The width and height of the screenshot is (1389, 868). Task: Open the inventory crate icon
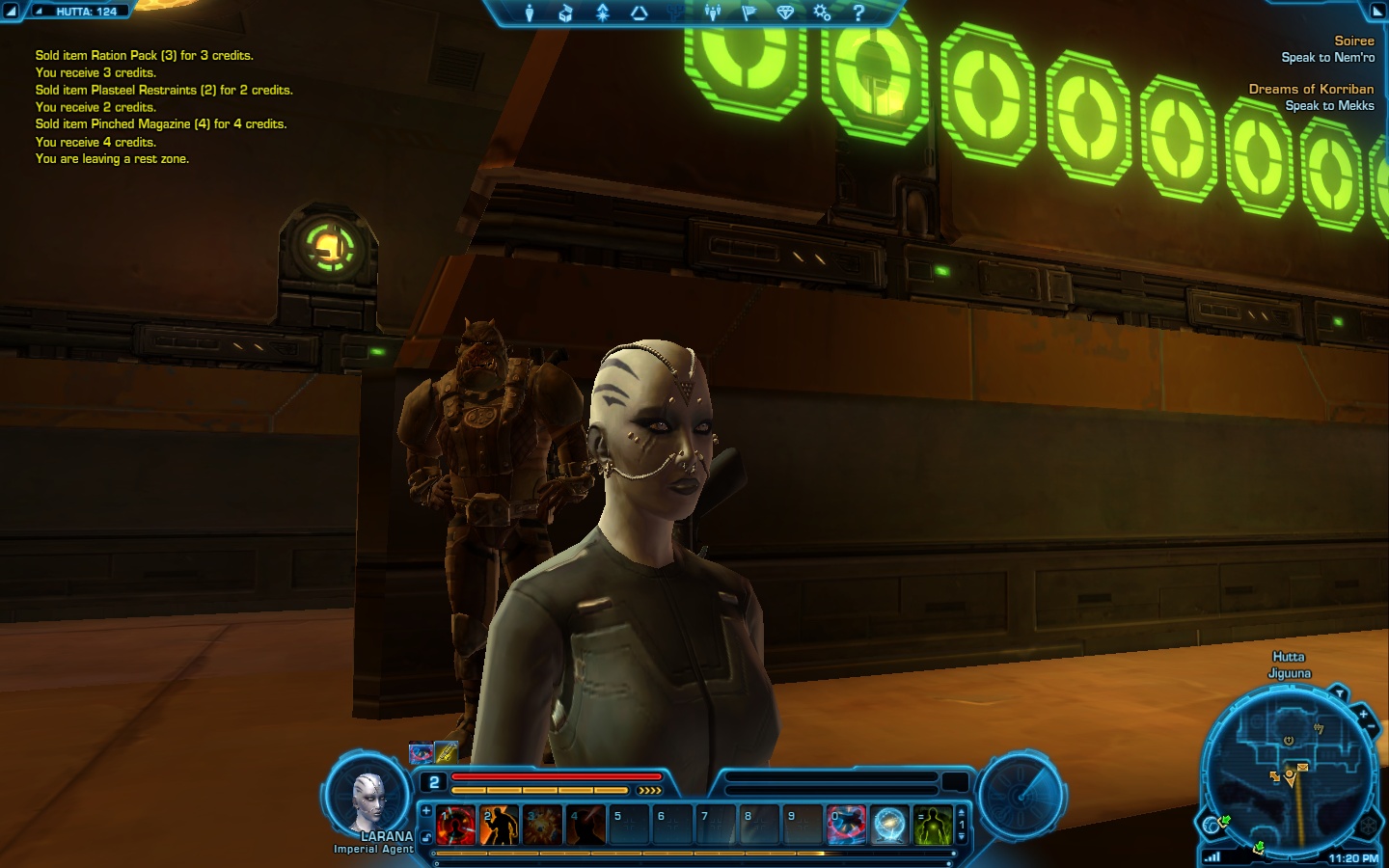point(566,13)
